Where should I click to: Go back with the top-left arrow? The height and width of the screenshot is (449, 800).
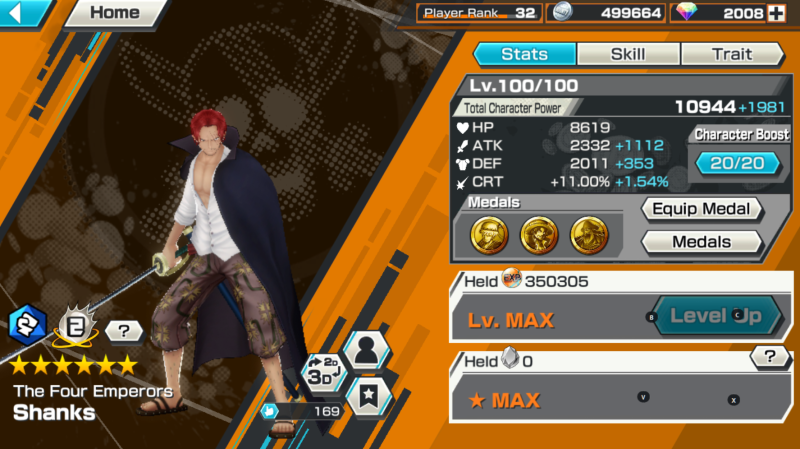tap(26, 13)
